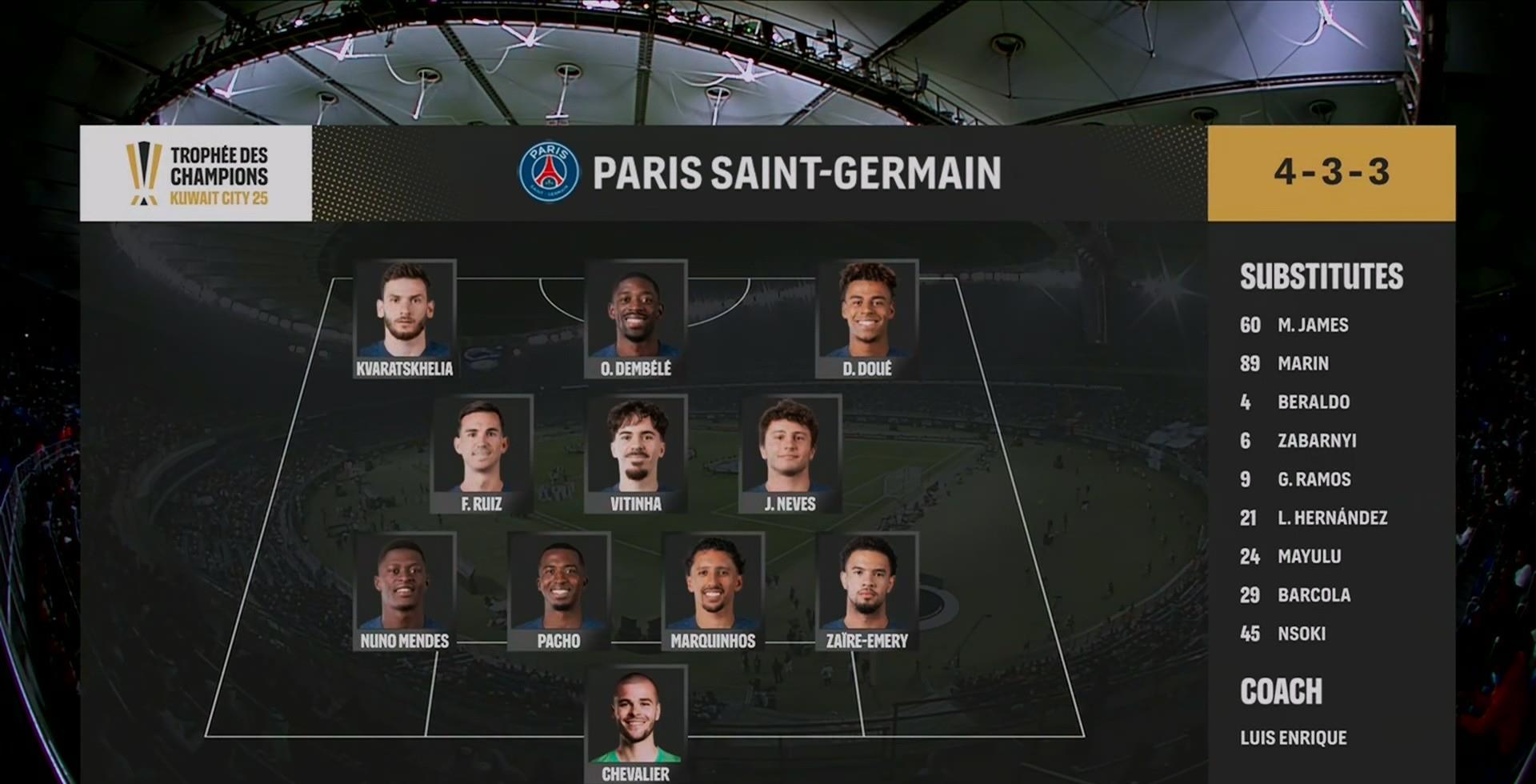
Task: Select the Nuno Mendes defender card
Action: coord(405,590)
